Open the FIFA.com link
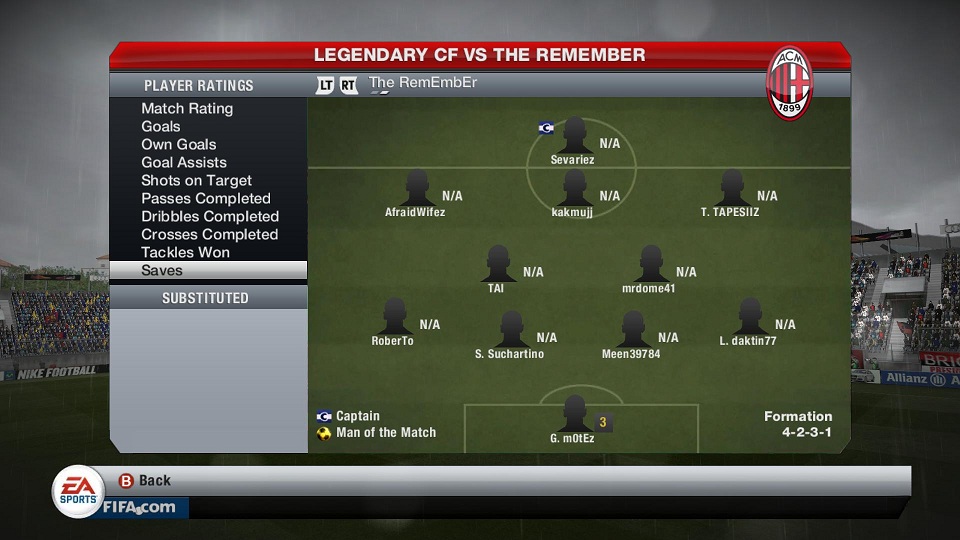The width and height of the screenshot is (960, 540). (x=138, y=507)
